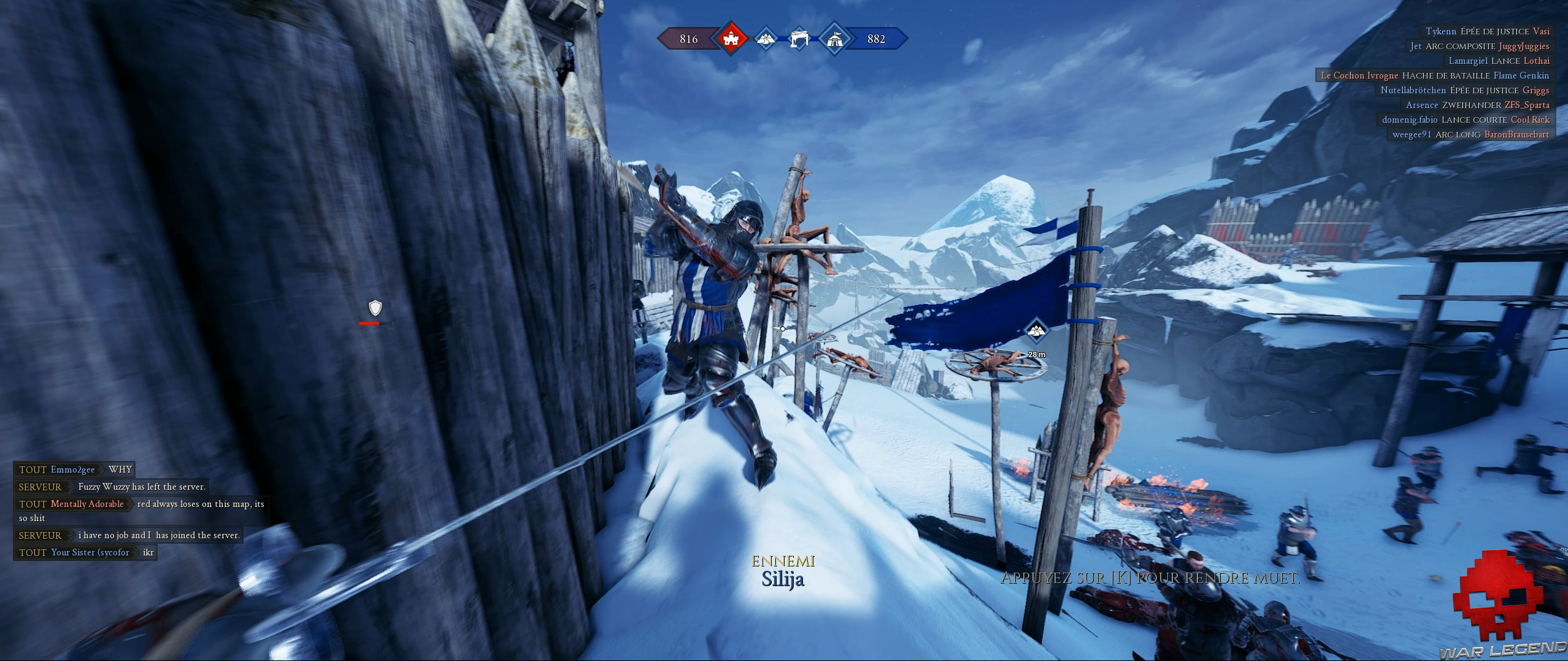1568x661 pixels.
Task: Click the blue team score 882 bar
Action: [x=876, y=38]
